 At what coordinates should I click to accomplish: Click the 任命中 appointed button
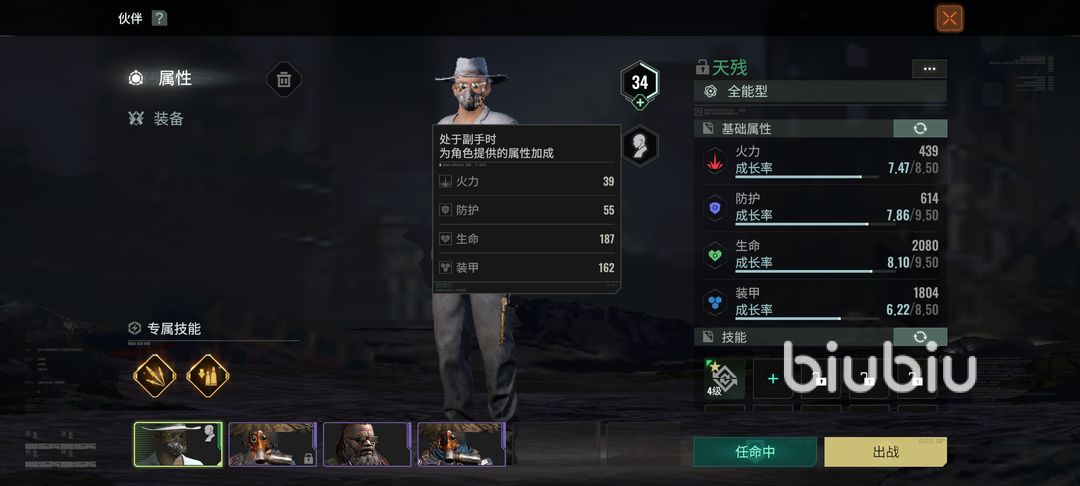755,451
